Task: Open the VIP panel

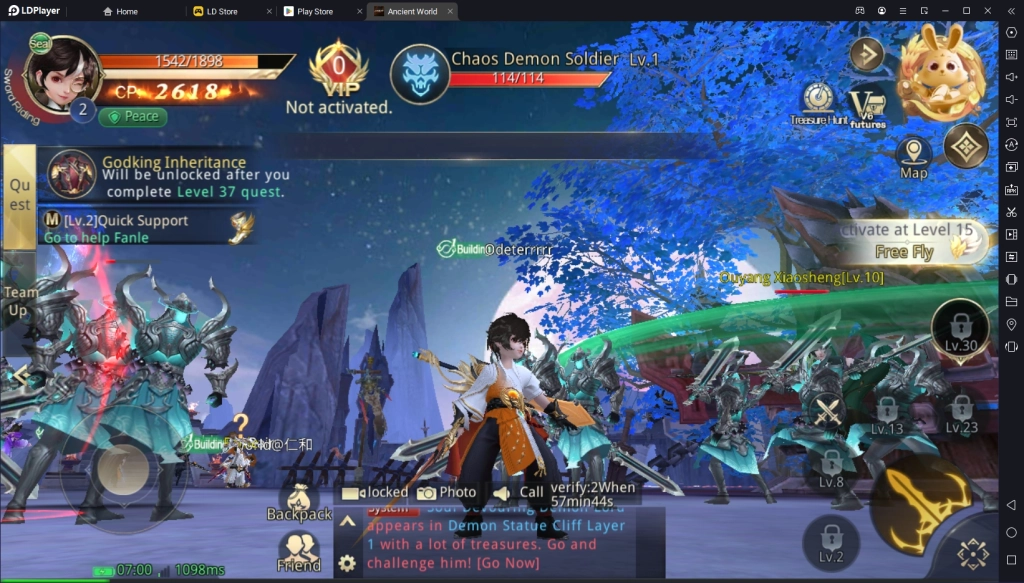Action: click(339, 72)
